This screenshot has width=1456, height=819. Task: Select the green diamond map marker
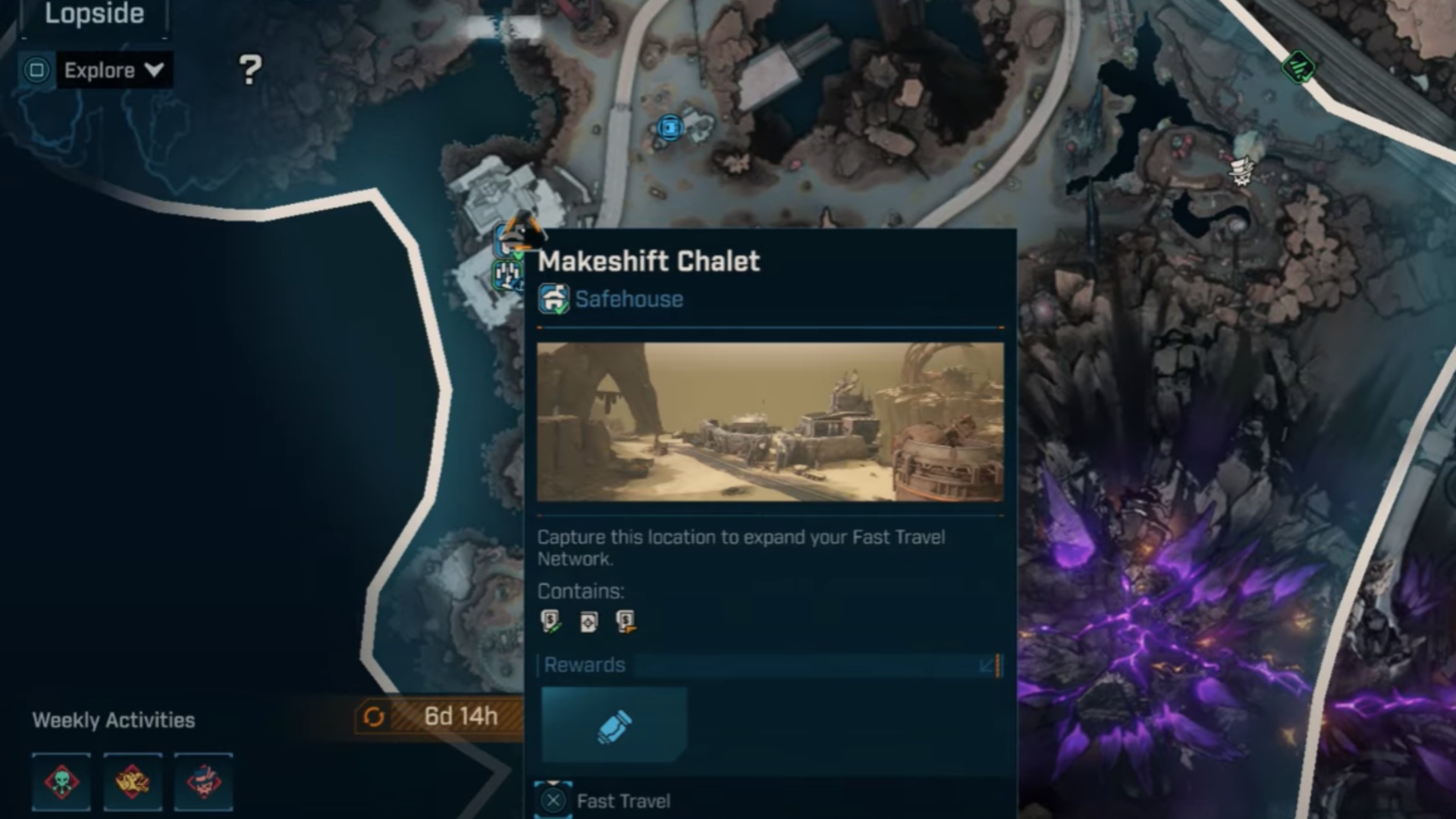[x=1298, y=67]
